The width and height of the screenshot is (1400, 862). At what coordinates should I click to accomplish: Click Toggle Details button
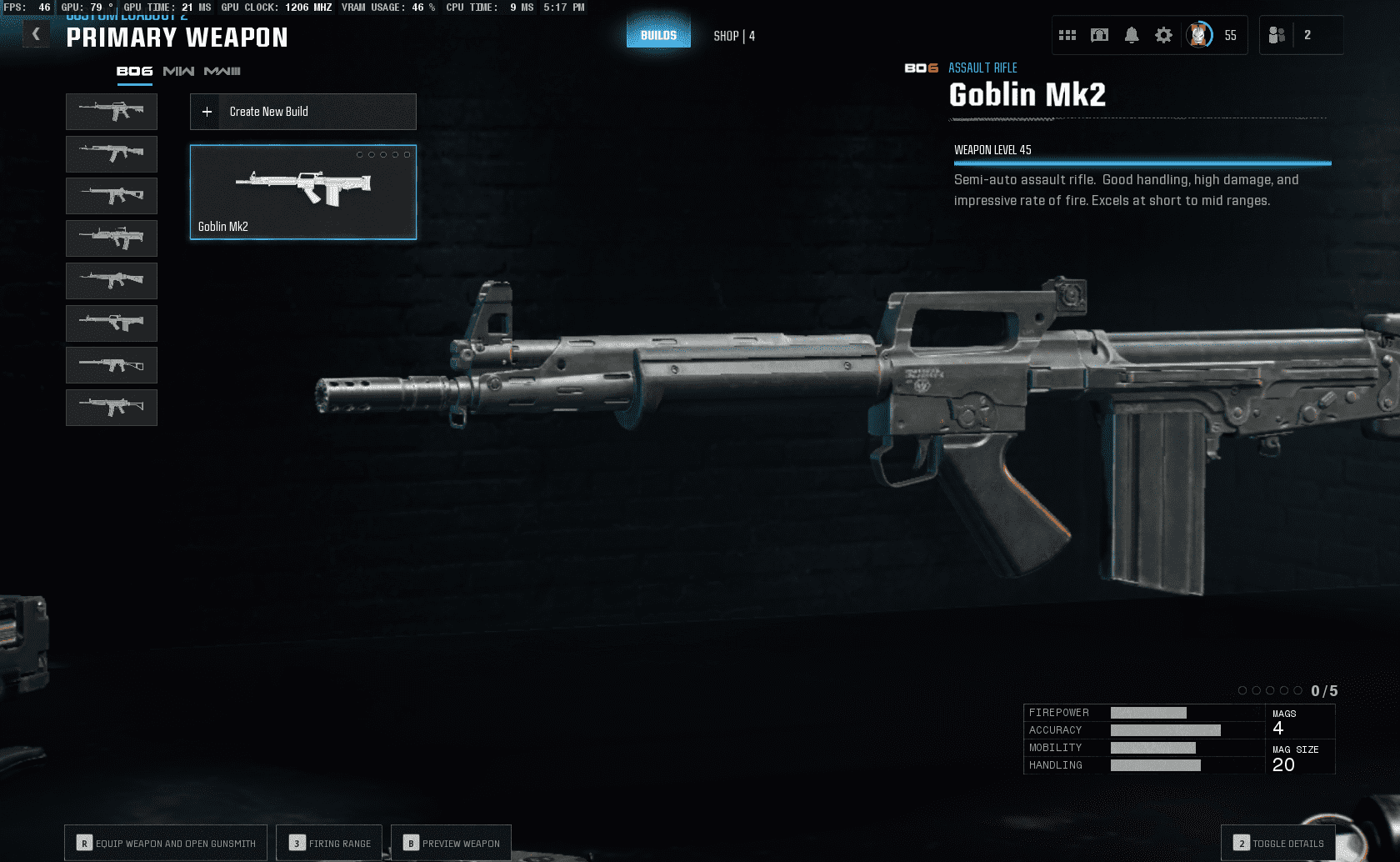click(1278, 843)
